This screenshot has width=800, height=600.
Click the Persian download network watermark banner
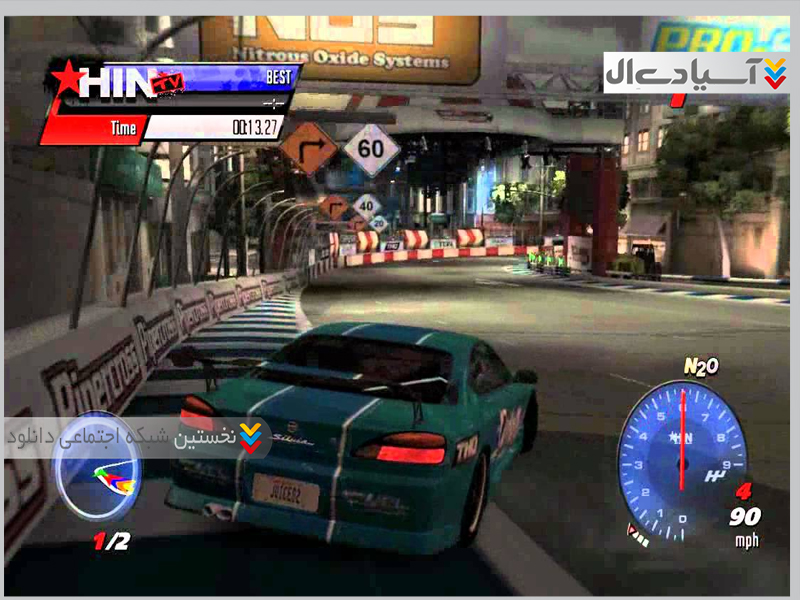coord(137,438)
